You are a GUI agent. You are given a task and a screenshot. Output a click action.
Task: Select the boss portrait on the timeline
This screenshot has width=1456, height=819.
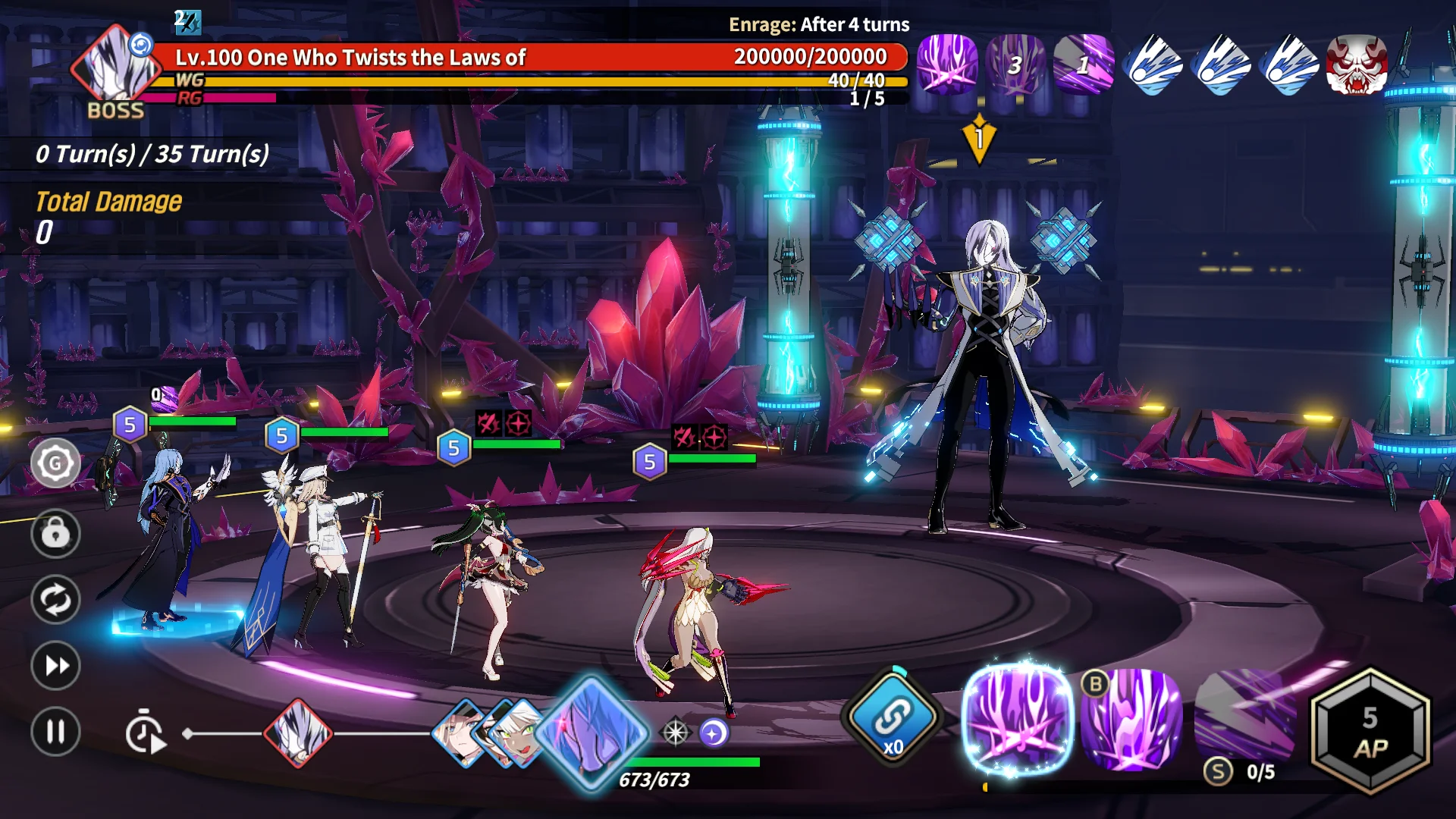coord(298,733)
